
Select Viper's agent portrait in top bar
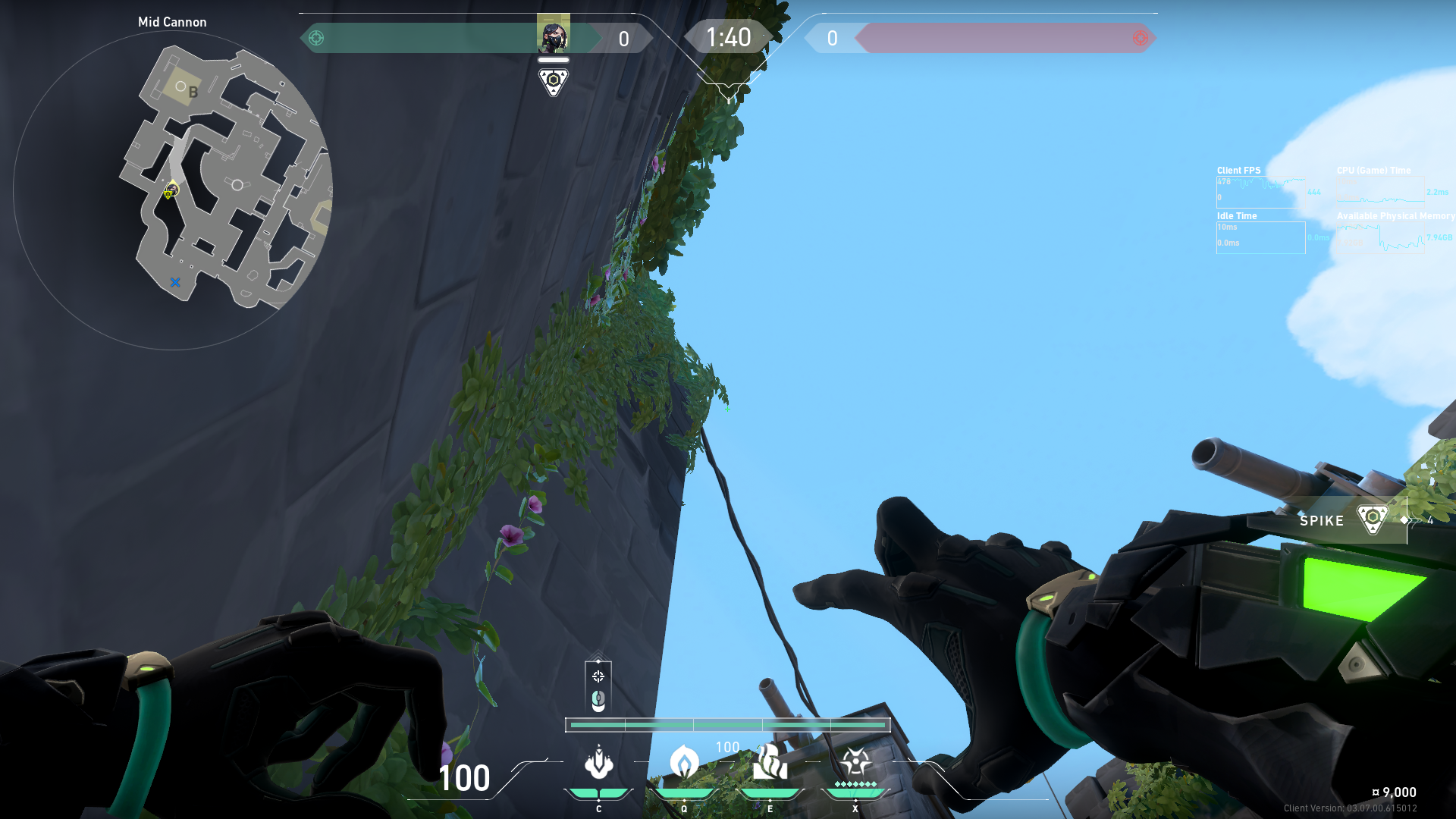[553, 34]
